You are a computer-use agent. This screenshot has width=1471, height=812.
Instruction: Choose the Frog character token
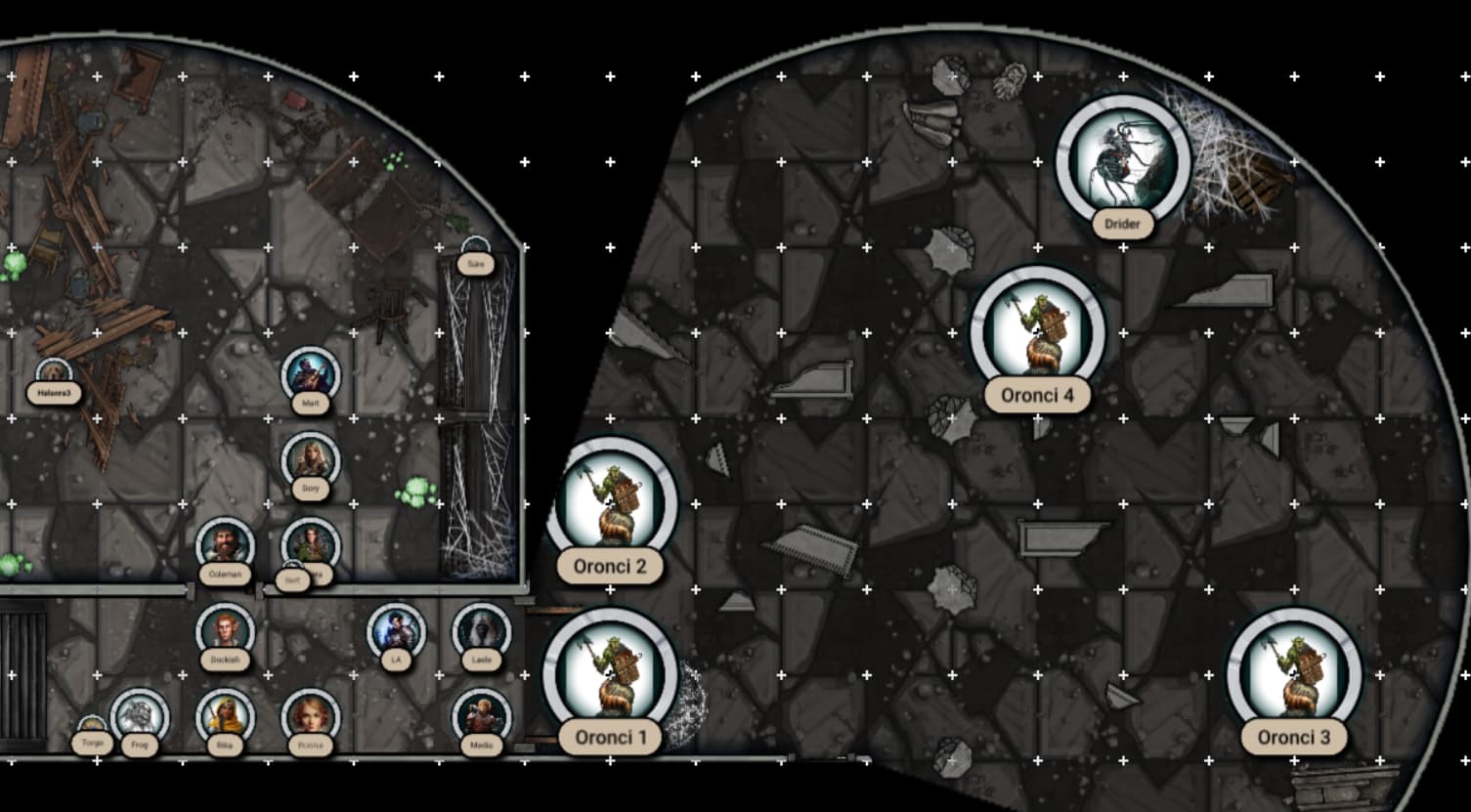point(140,716)
